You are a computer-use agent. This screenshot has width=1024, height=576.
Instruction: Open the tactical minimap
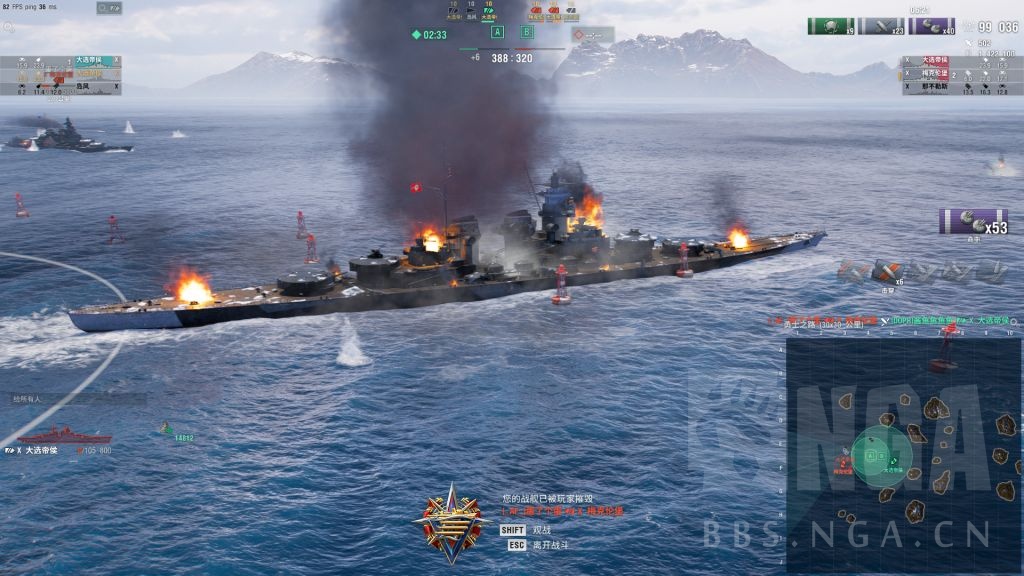pos(903,455)
